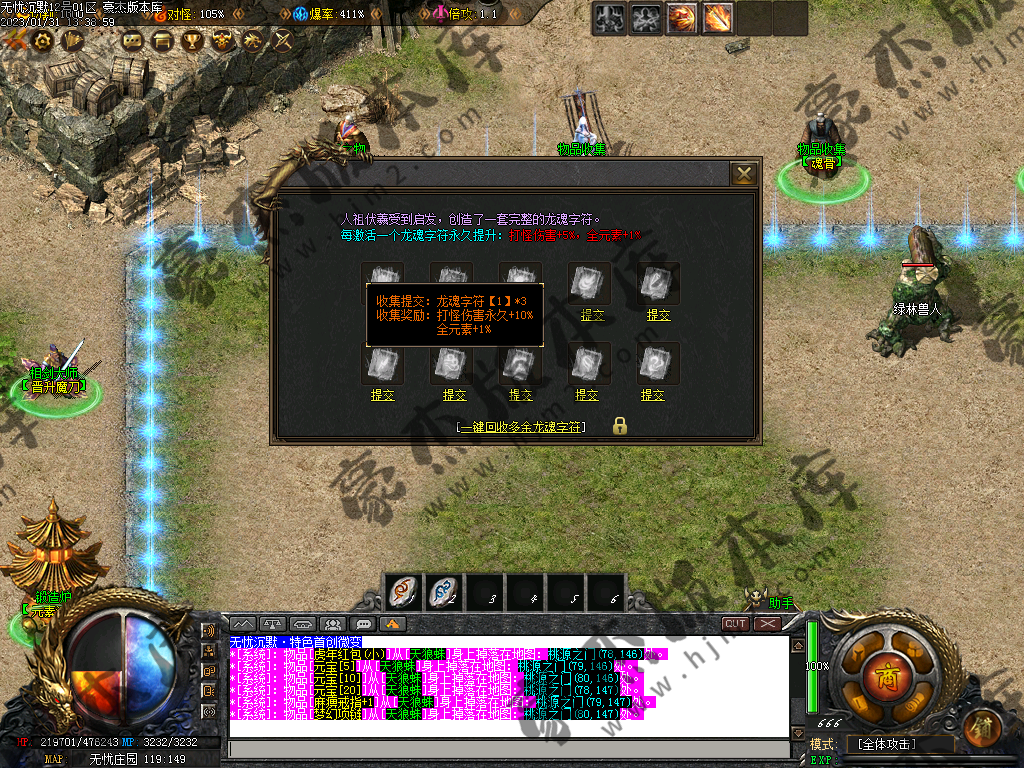Image resolution: width=1024 pixels, height=768 pixels.
Task: Click the crossed bow and sword icon
Action: 282,40
